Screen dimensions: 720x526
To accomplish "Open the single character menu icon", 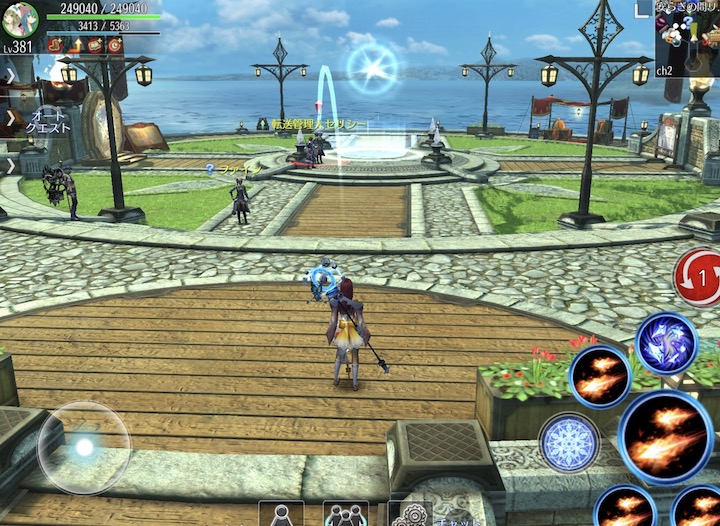I will click(x=281, y=515).
